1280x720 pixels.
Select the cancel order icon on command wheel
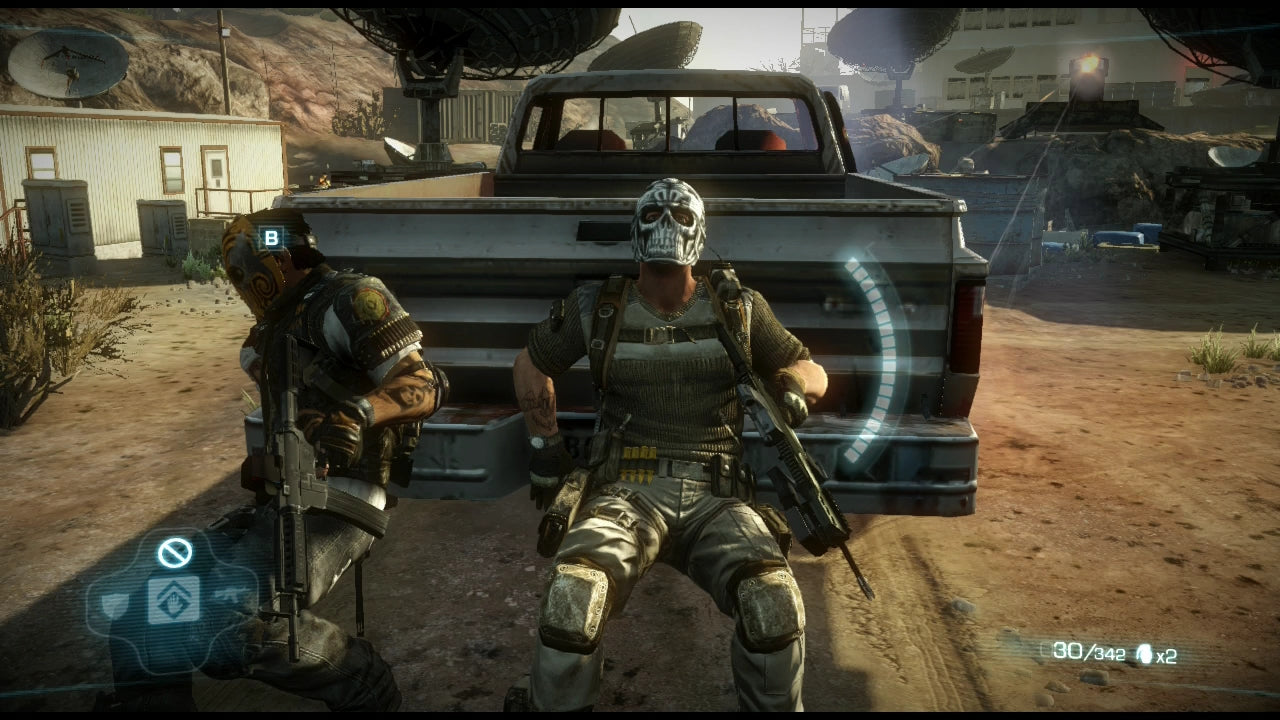[173, 552]
